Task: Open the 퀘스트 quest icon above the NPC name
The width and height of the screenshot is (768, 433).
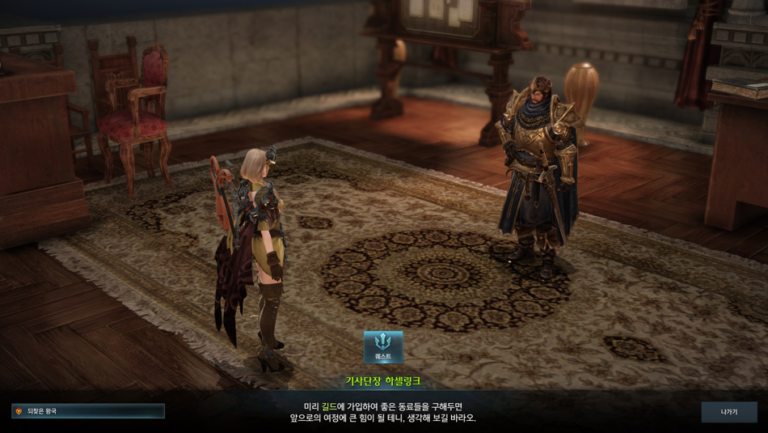Action: pos(383,346)
